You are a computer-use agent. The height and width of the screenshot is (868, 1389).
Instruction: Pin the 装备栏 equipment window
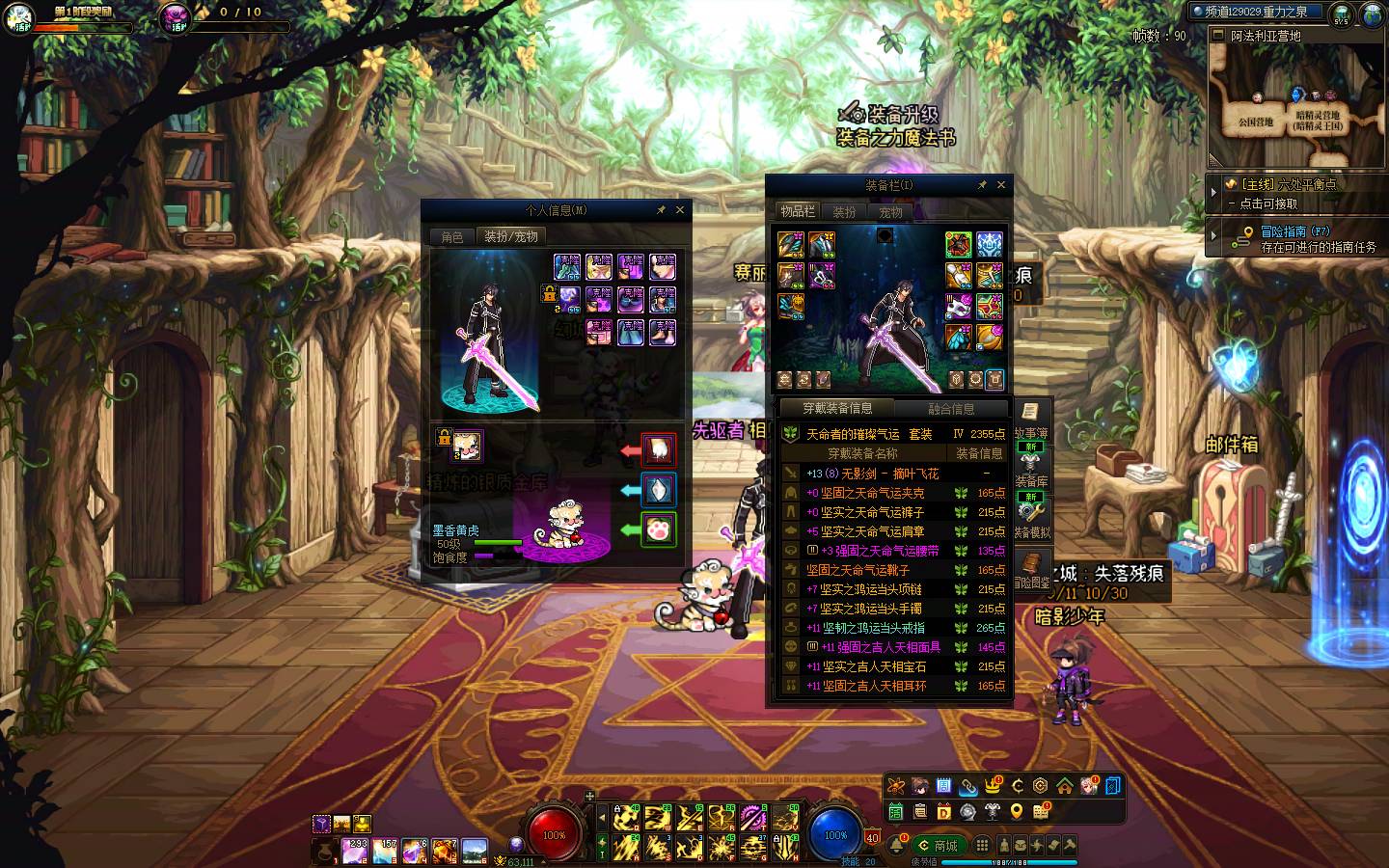click(x=982, y=185)
